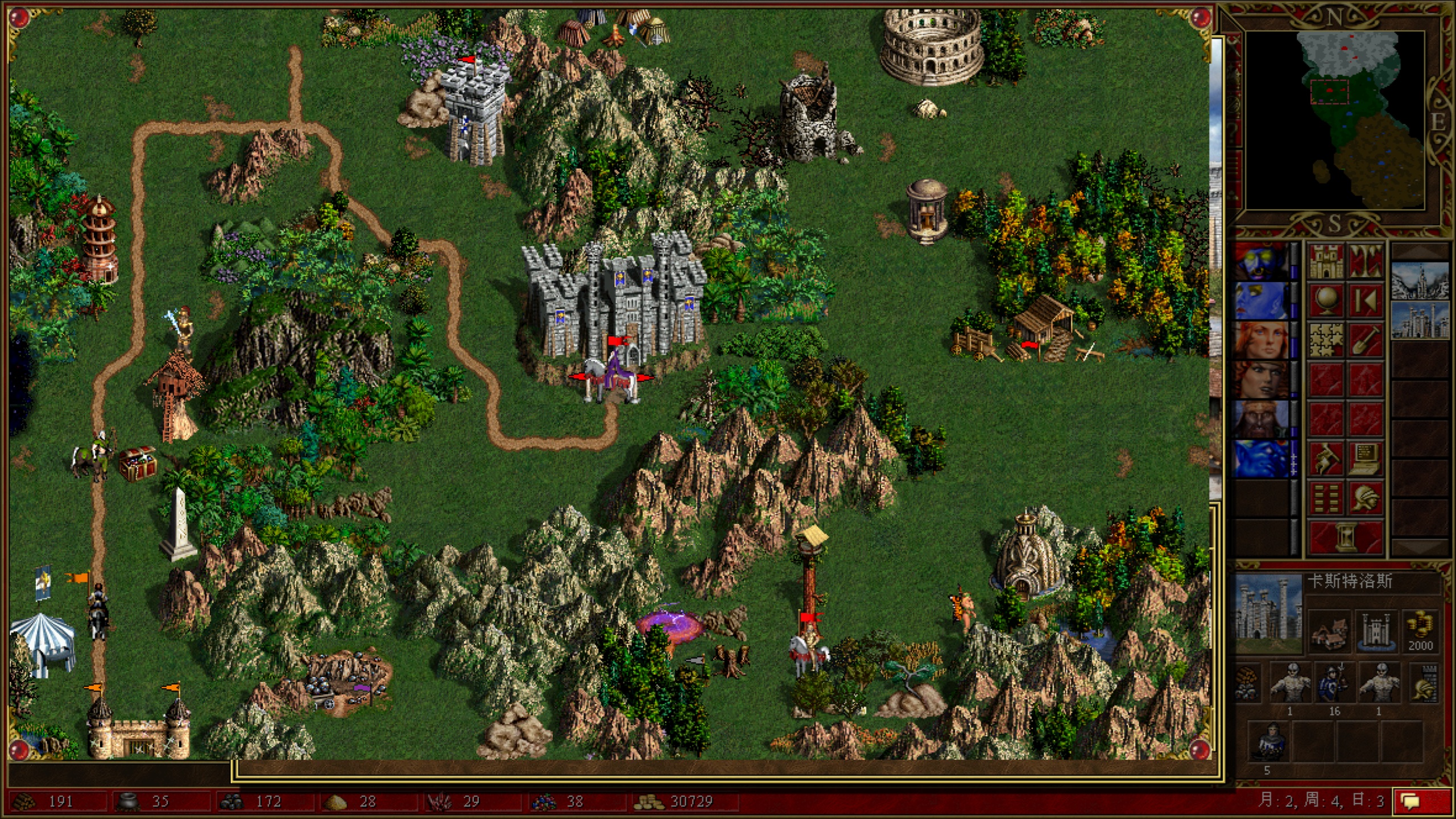Viewport: 1456px width, 819px height.
Task: Select the orange-haired woman hero portrait
Action: pyautogui.click(x=1261, y=340)
